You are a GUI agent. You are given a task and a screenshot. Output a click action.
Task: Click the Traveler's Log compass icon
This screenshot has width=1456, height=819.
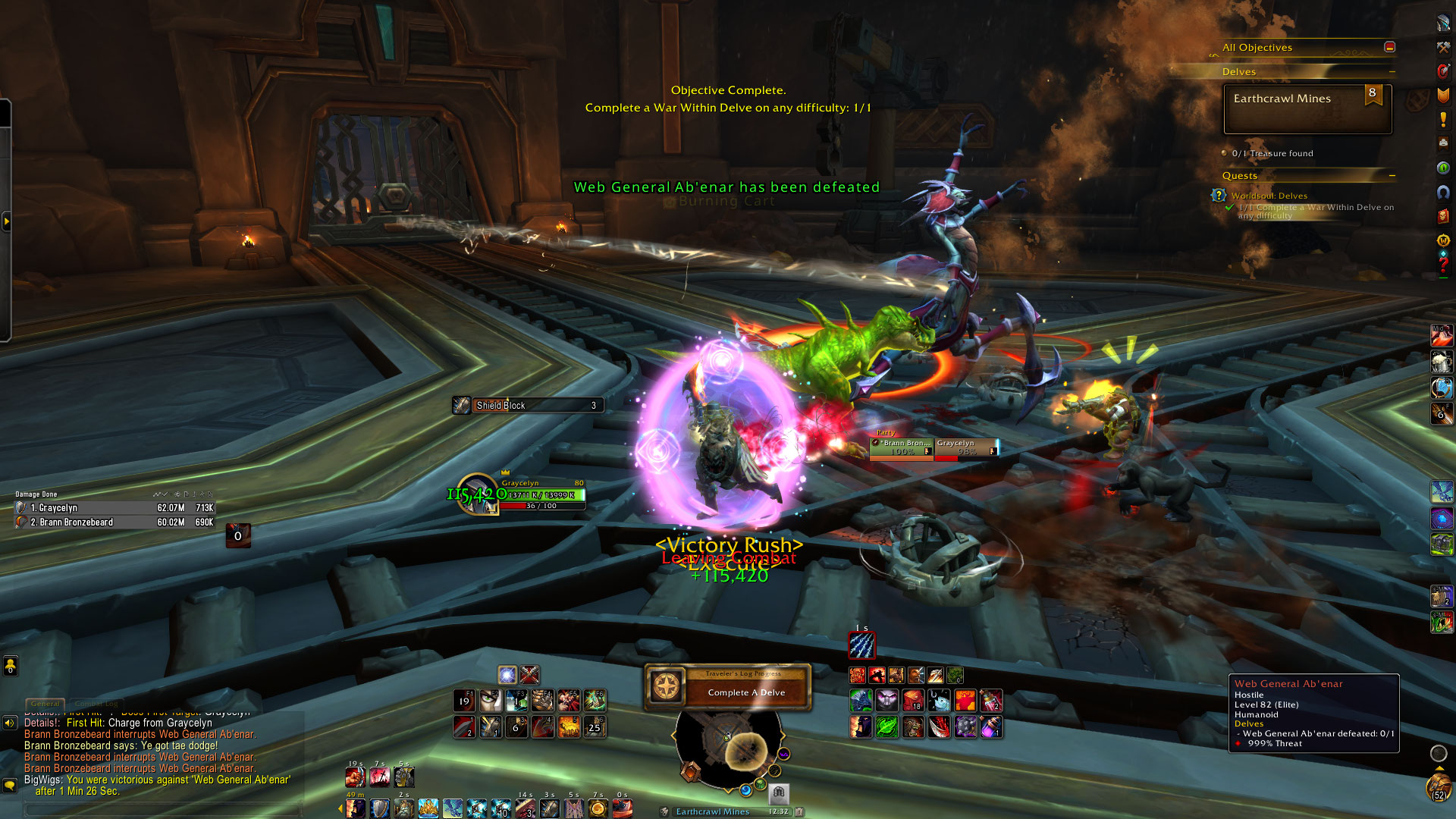point(666,686)
